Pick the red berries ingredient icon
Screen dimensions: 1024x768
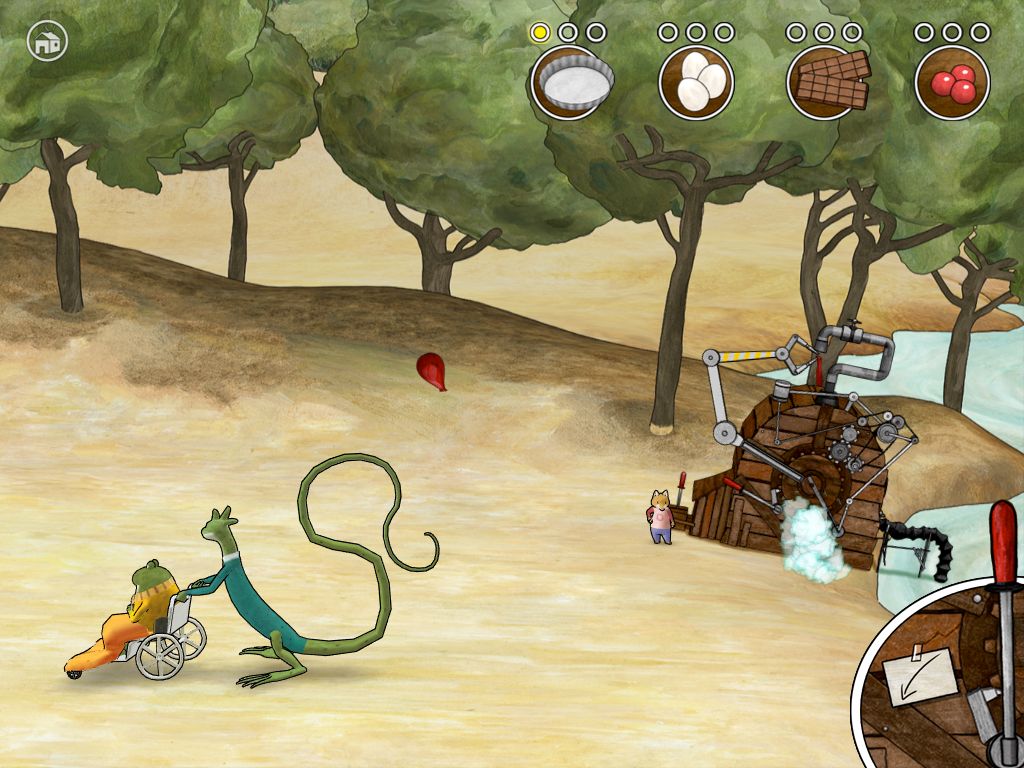point(952,83)
